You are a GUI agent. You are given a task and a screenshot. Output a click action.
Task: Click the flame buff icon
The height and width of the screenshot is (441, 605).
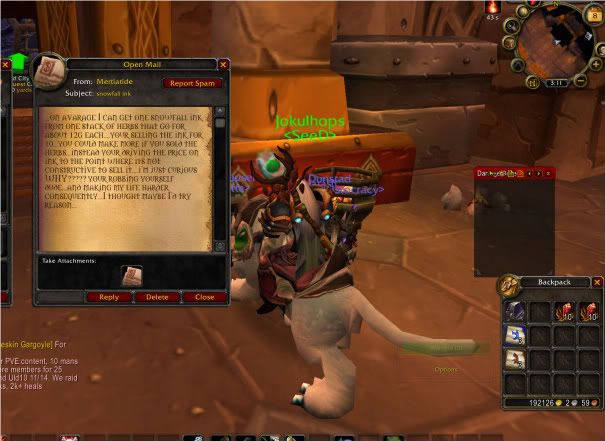pyautogui.click(x=491, y=8)
